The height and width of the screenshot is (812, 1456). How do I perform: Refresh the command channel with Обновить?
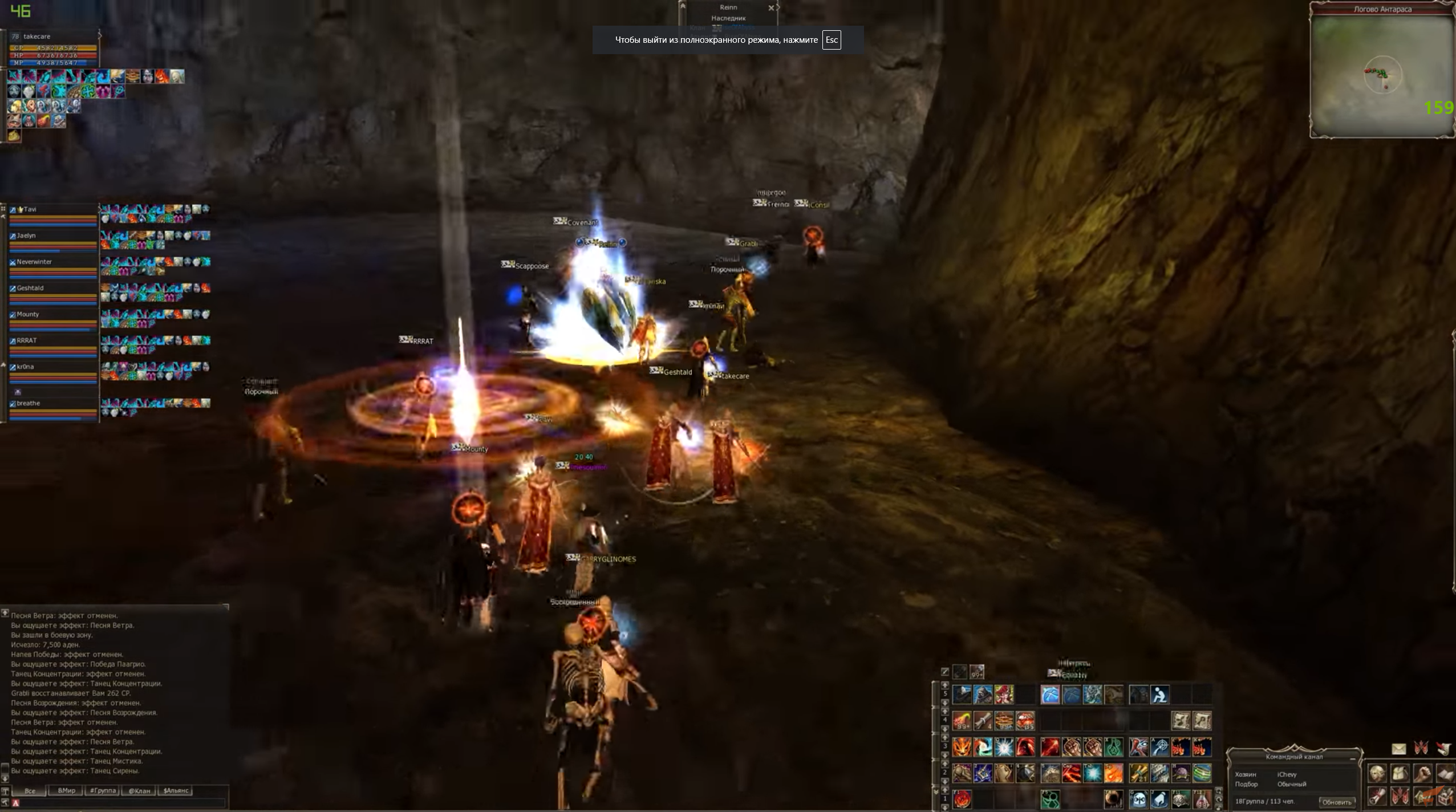click(1336, 802)
